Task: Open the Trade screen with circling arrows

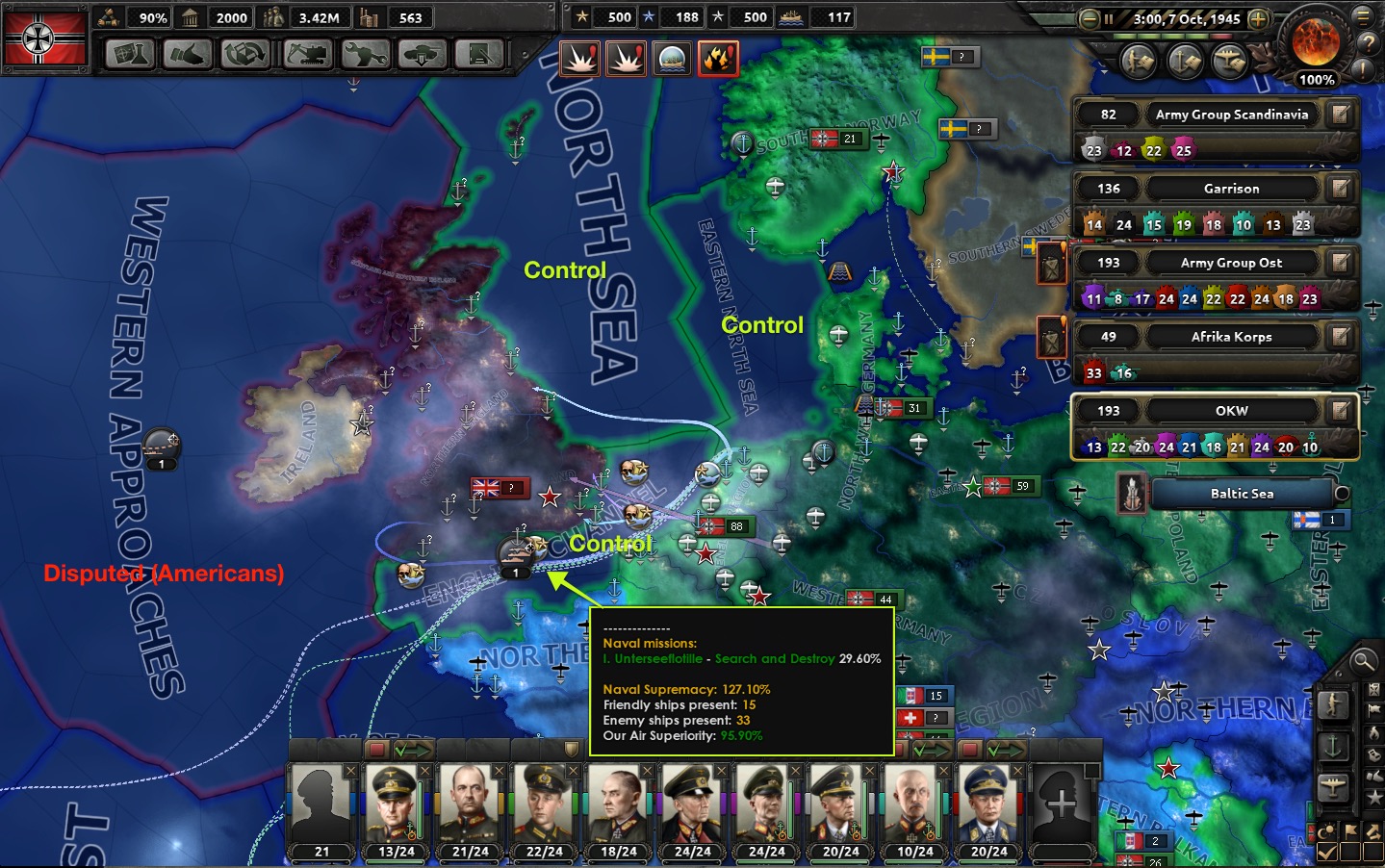Action: pos(245,55)
